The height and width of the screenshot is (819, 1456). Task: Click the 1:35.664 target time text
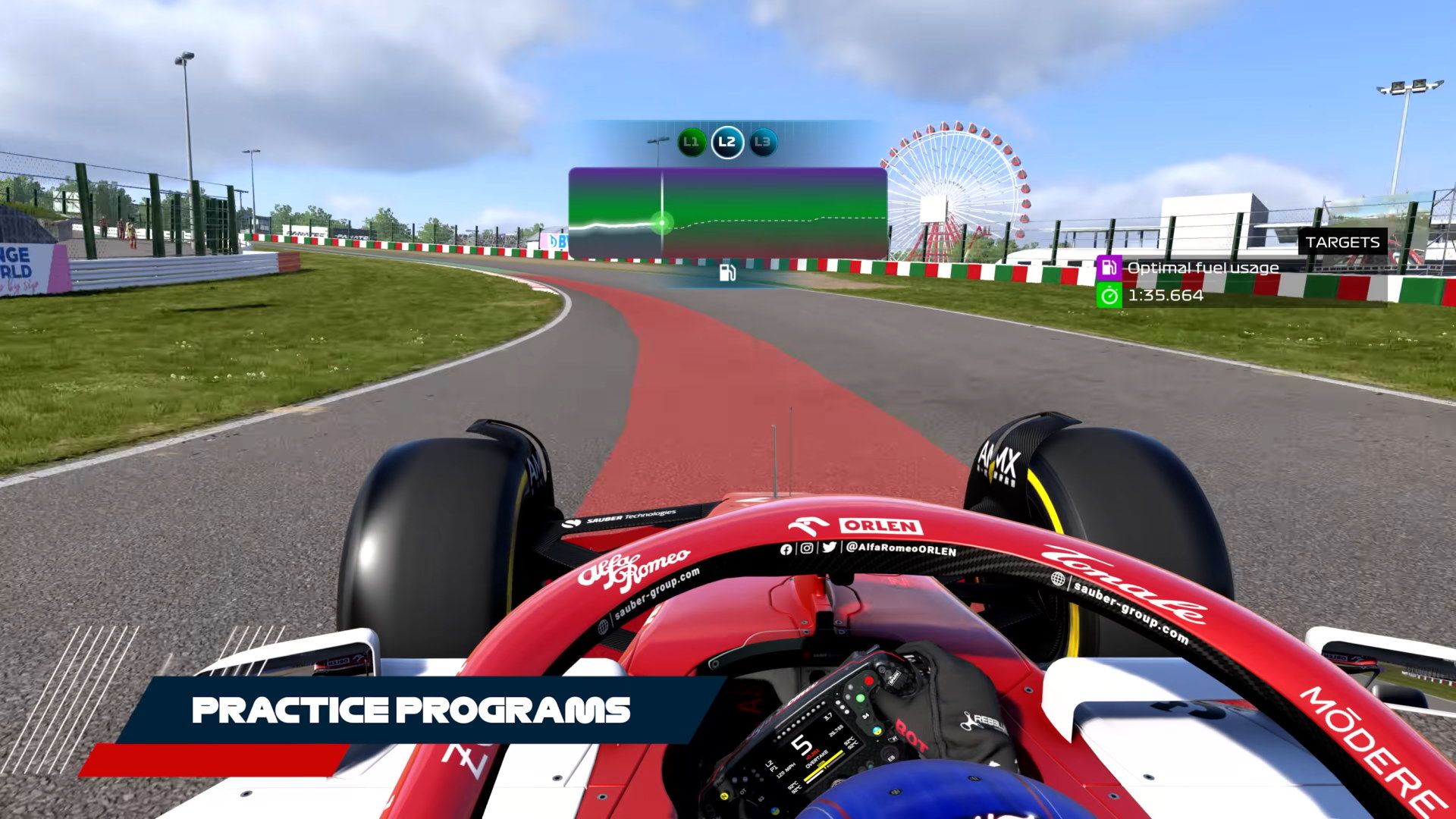point(1167,297)
